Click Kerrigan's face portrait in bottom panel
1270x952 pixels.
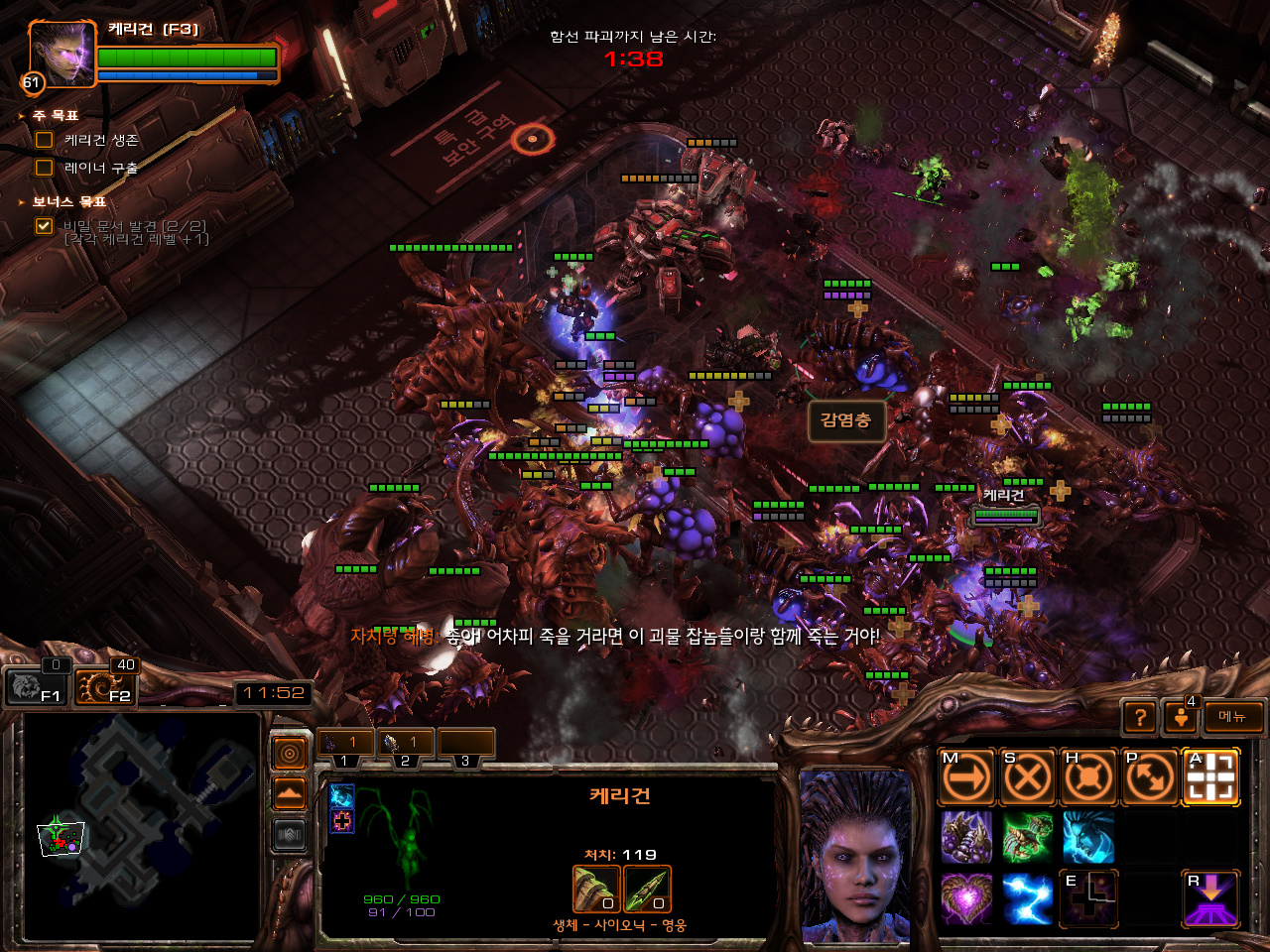click(855, 855)
